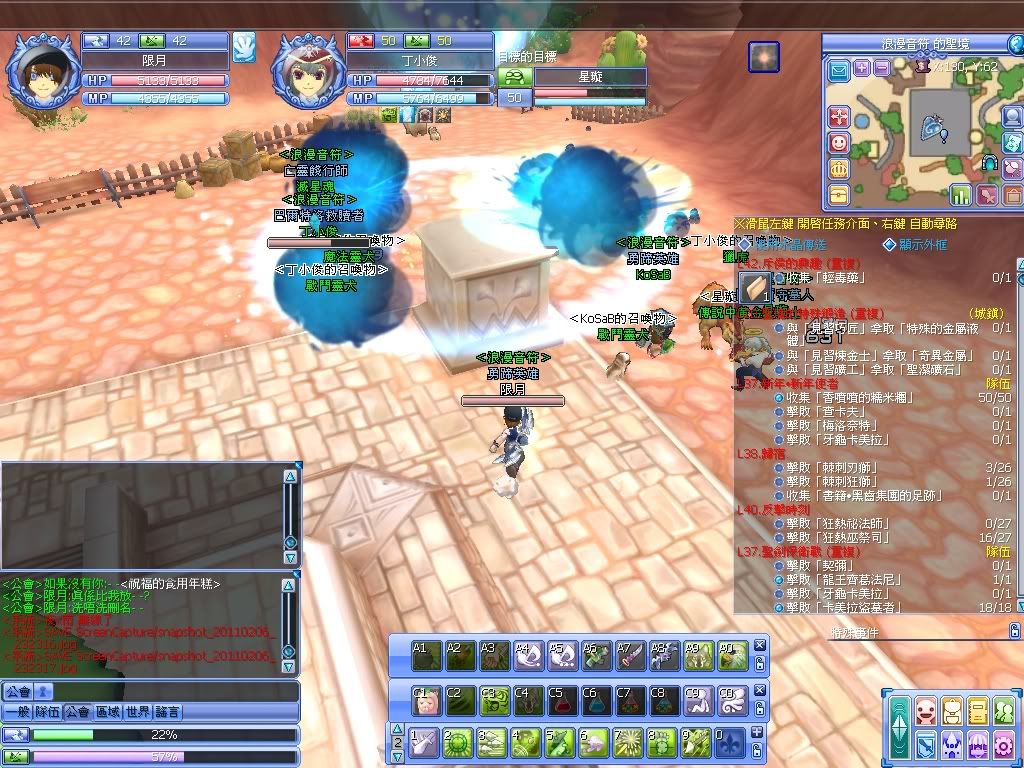Activate the sword skill in slot A7
This screenshot has height=768, width=1024.
point(630,655)
